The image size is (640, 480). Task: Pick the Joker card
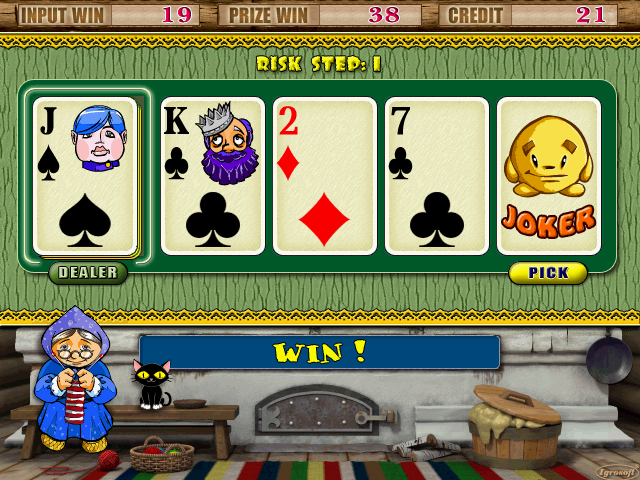pyautogui.click(x=548, y=176)
